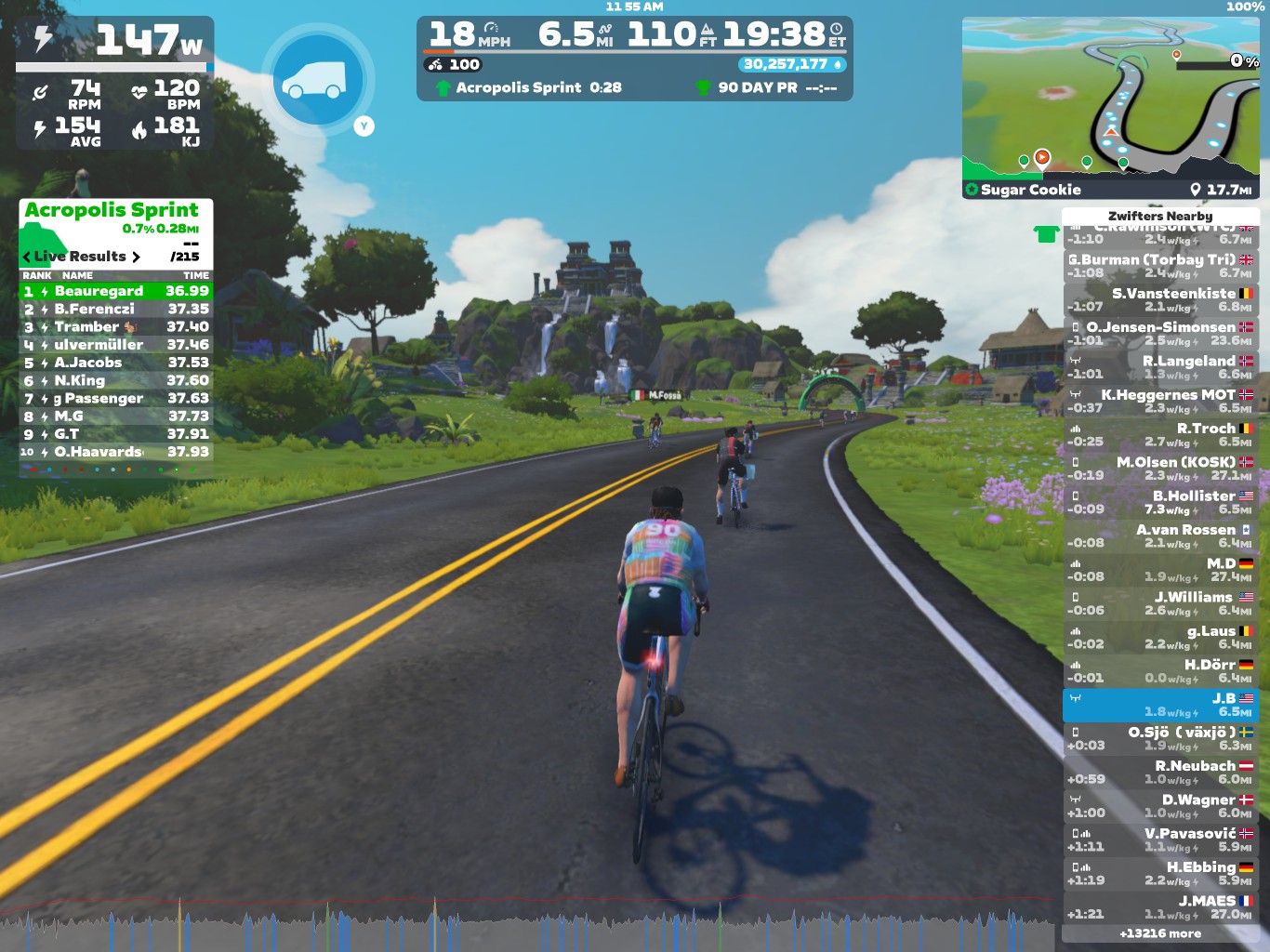This screenshot has height=952, width=1270.
Task: Activate the van draft power-up icon
Action: coord(317,78)
